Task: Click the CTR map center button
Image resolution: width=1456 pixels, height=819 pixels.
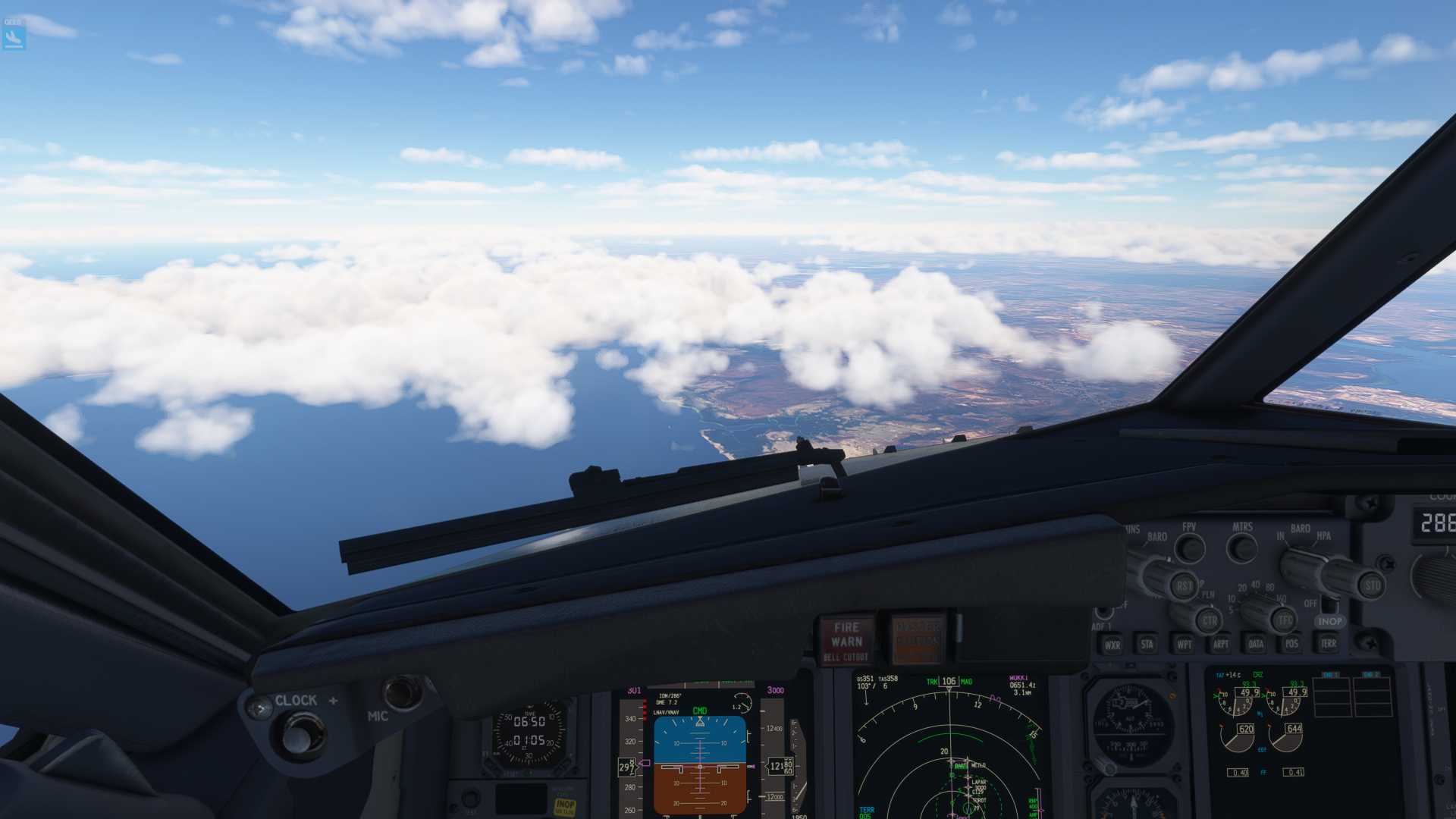Action: (1209, 621)
